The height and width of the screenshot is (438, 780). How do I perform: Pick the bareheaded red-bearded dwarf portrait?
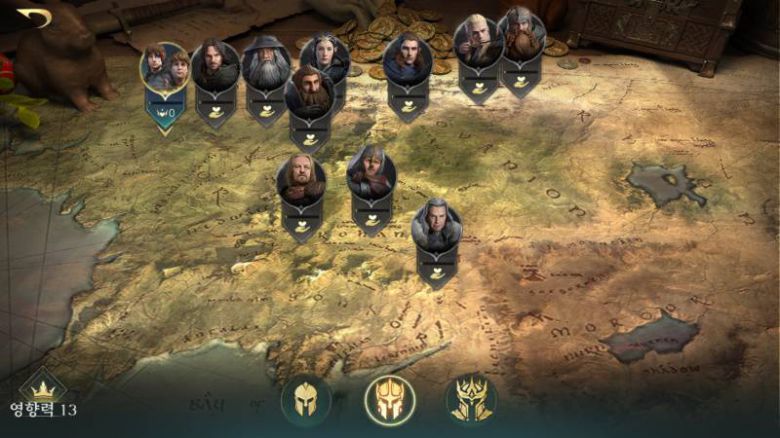pos(309,94)
